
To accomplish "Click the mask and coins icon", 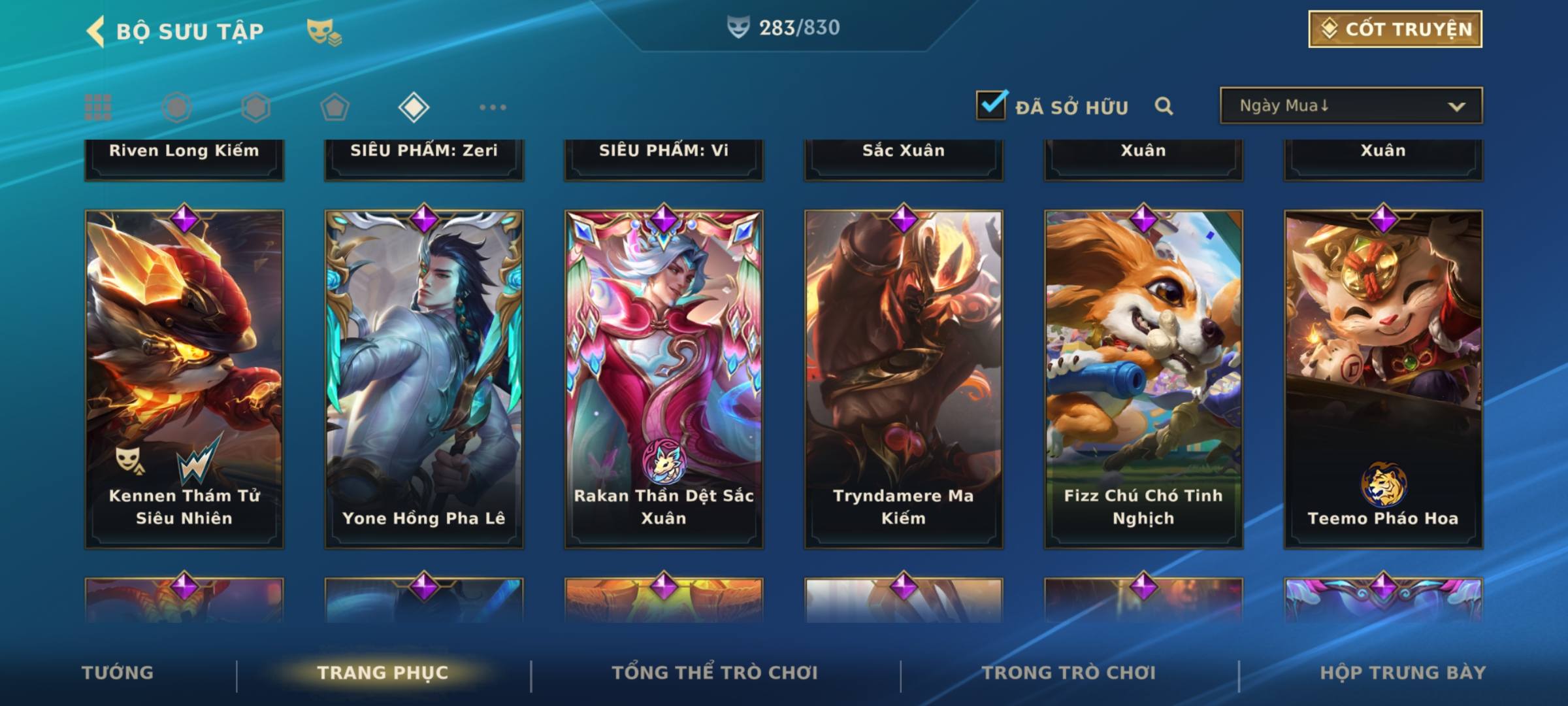I will [324, 32].
